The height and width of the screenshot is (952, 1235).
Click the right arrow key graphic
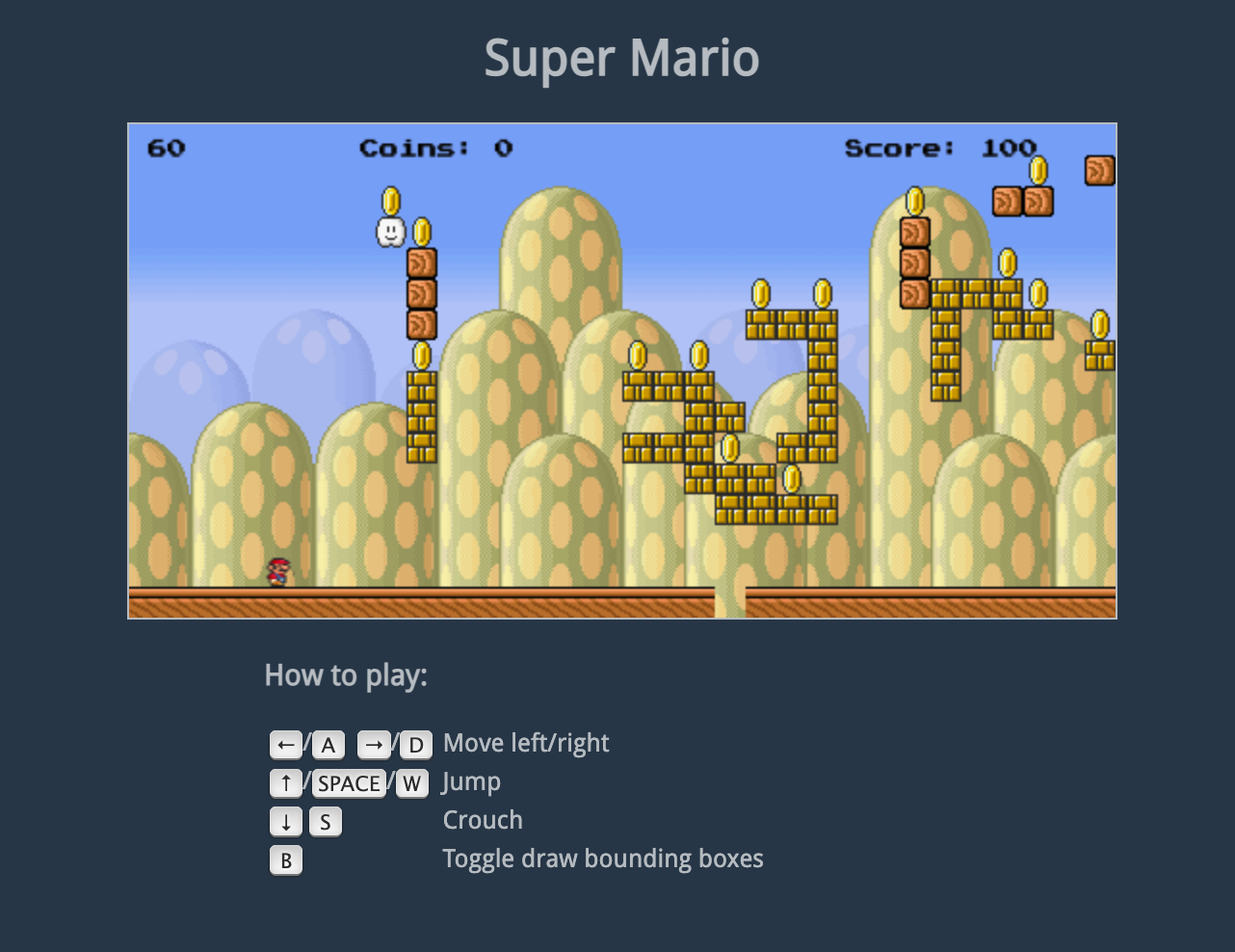point(374,744)
